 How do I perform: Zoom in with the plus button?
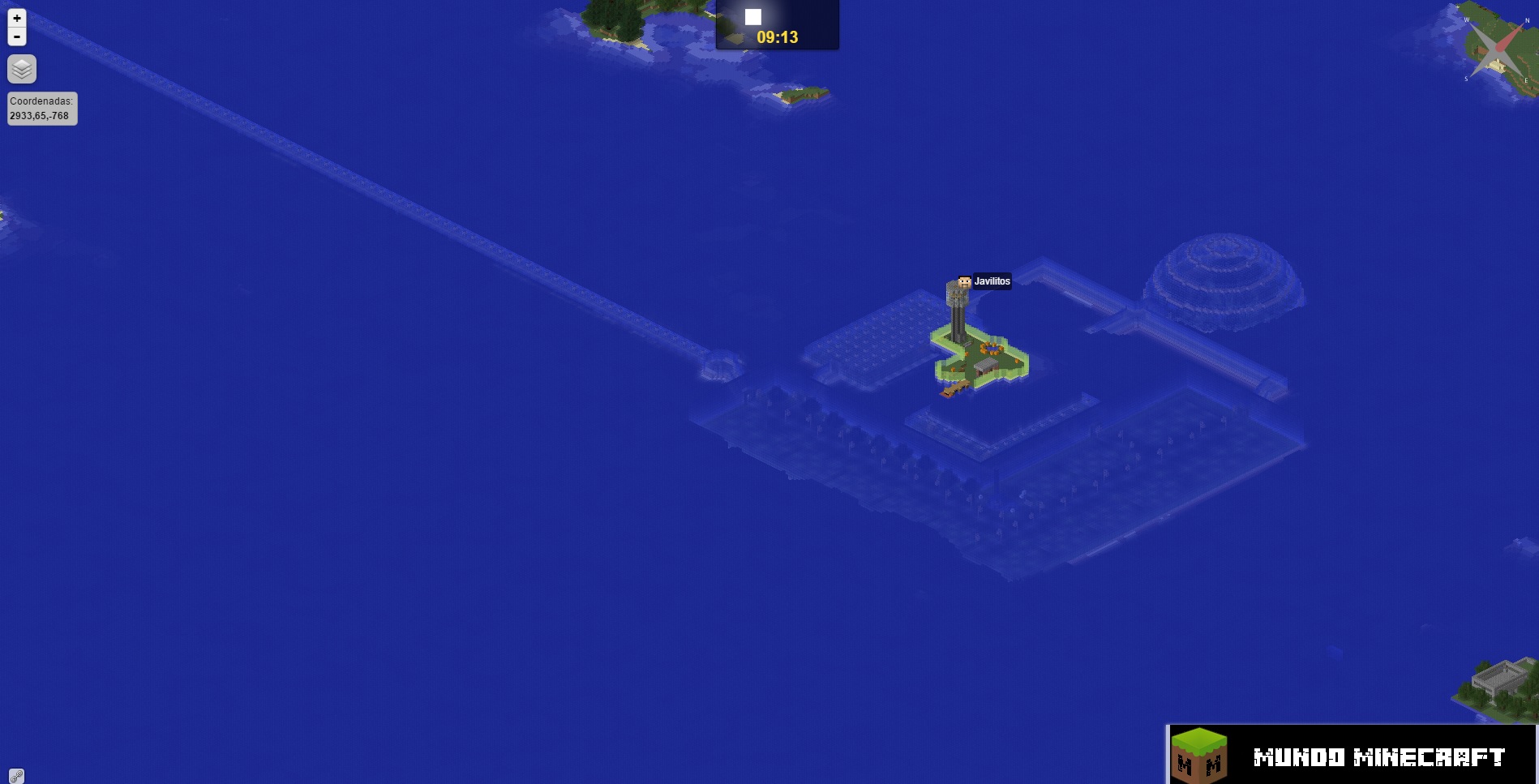(17, 18)
